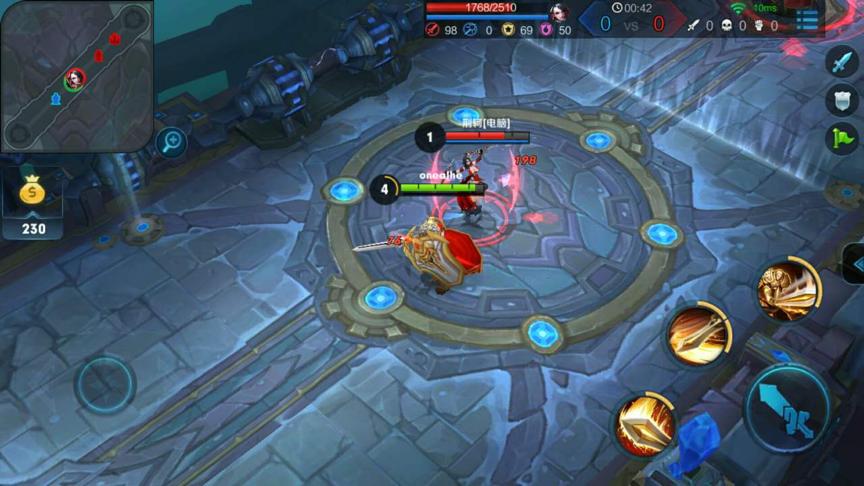Viewport: 864px width, 486px height.
Task: Tap the virtual movement joystick
Action: (x=105, y=385)
